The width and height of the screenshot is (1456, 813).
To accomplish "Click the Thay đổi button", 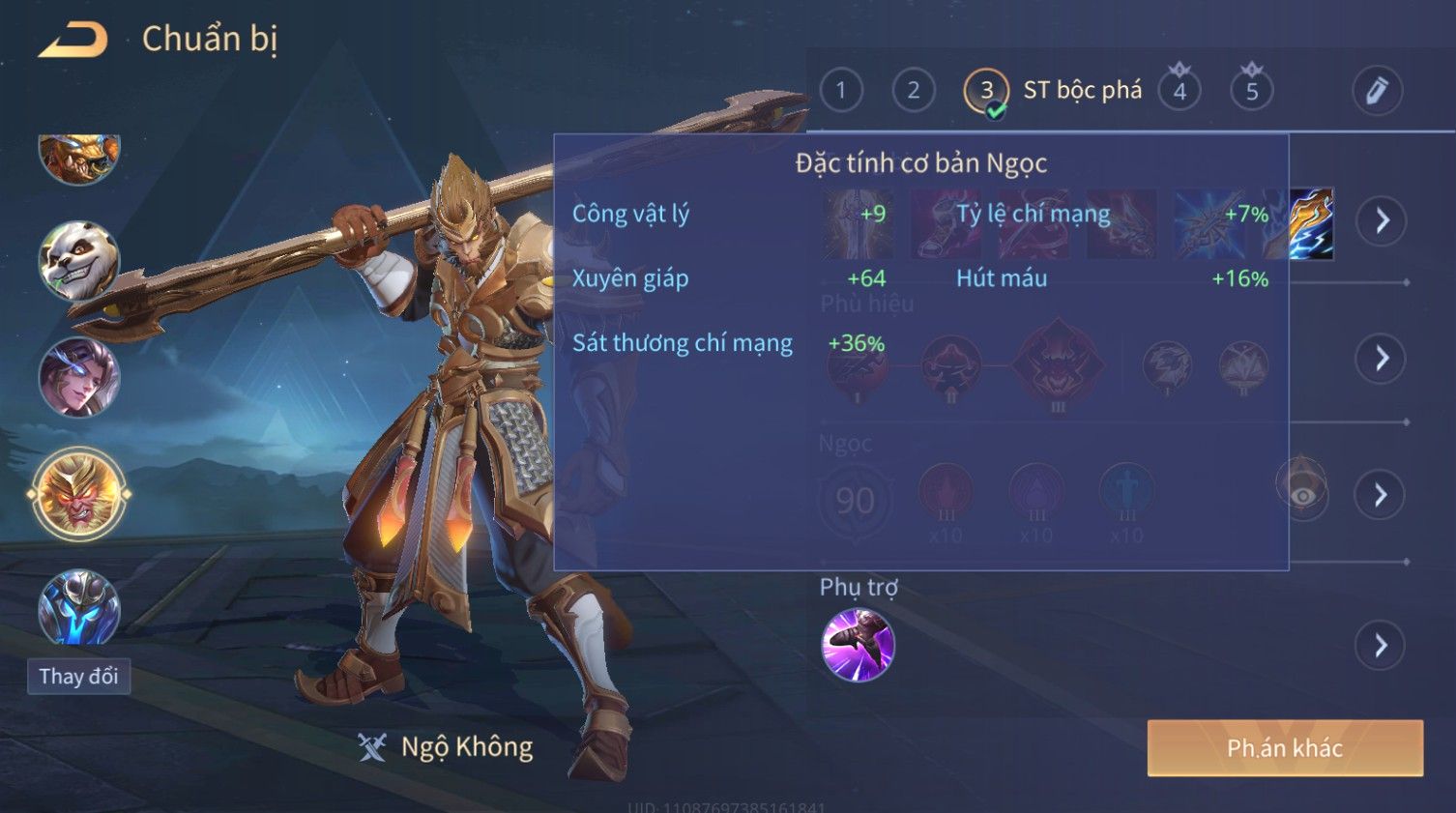I will coord(79,677).
